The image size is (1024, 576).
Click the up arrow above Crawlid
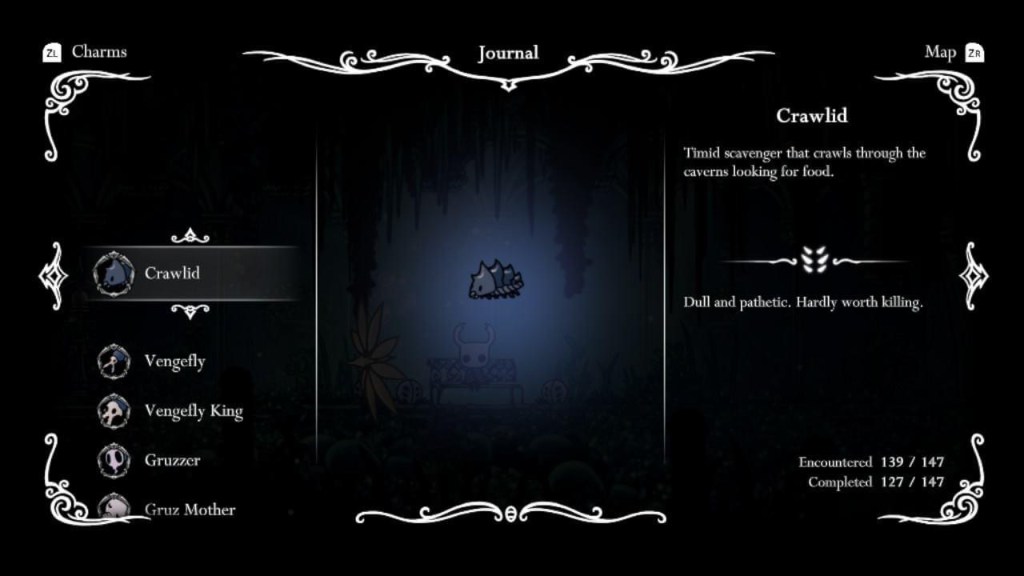click(x=190, y=236)
